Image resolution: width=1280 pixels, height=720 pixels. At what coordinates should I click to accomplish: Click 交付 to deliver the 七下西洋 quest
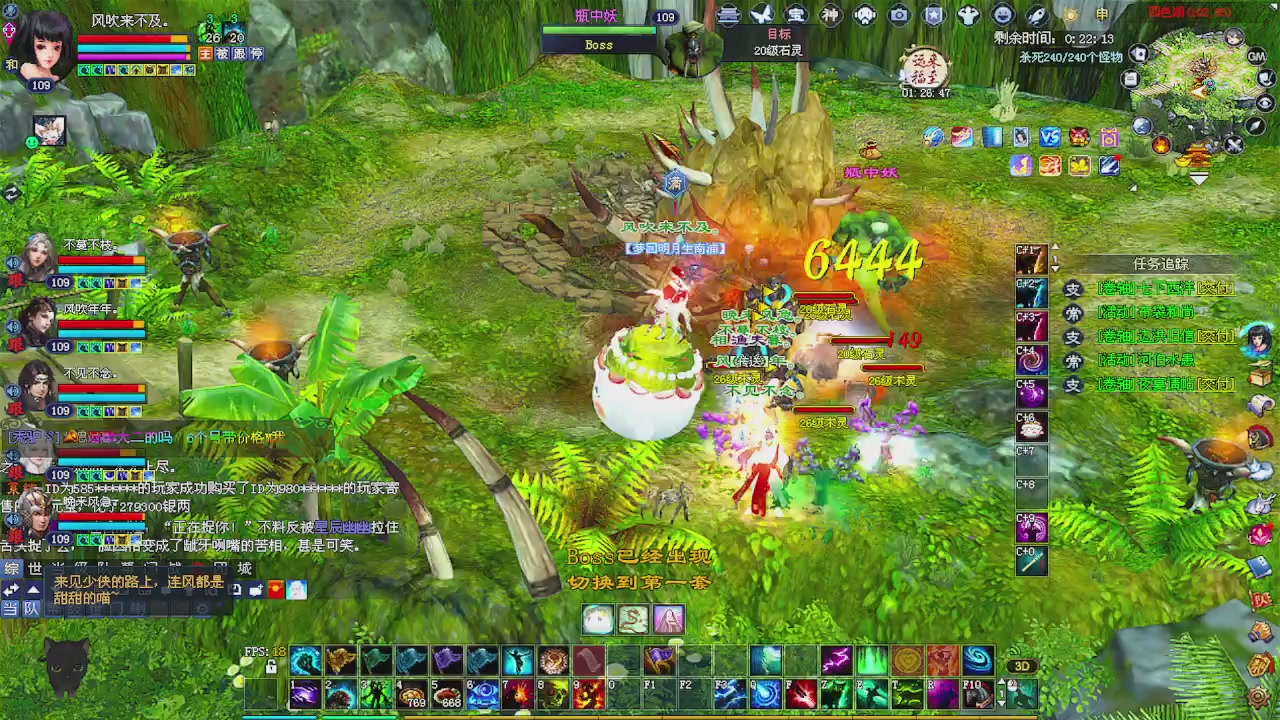click(x=1216, y=288)
